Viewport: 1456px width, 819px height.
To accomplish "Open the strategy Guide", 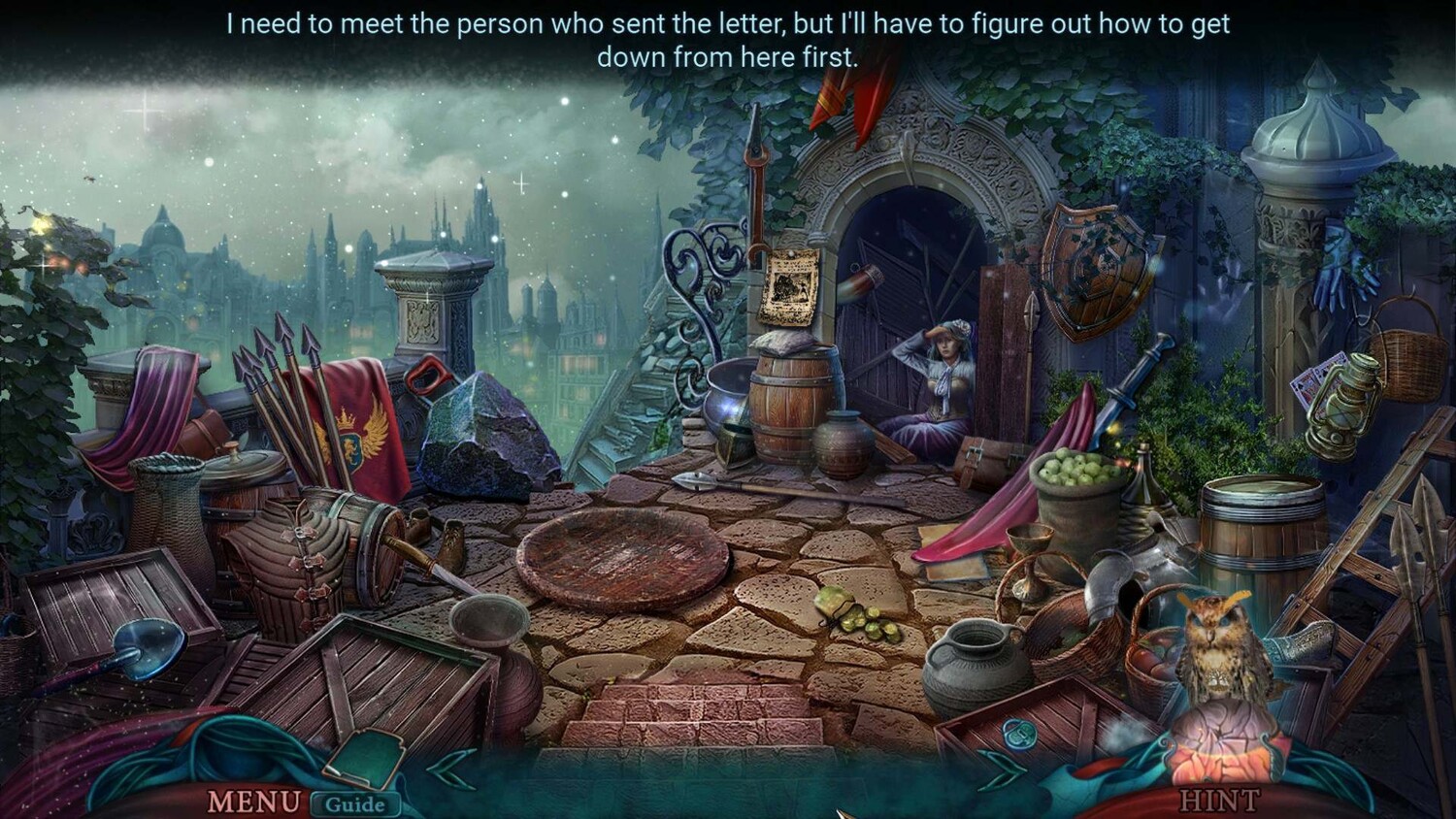I will point(354,803).
